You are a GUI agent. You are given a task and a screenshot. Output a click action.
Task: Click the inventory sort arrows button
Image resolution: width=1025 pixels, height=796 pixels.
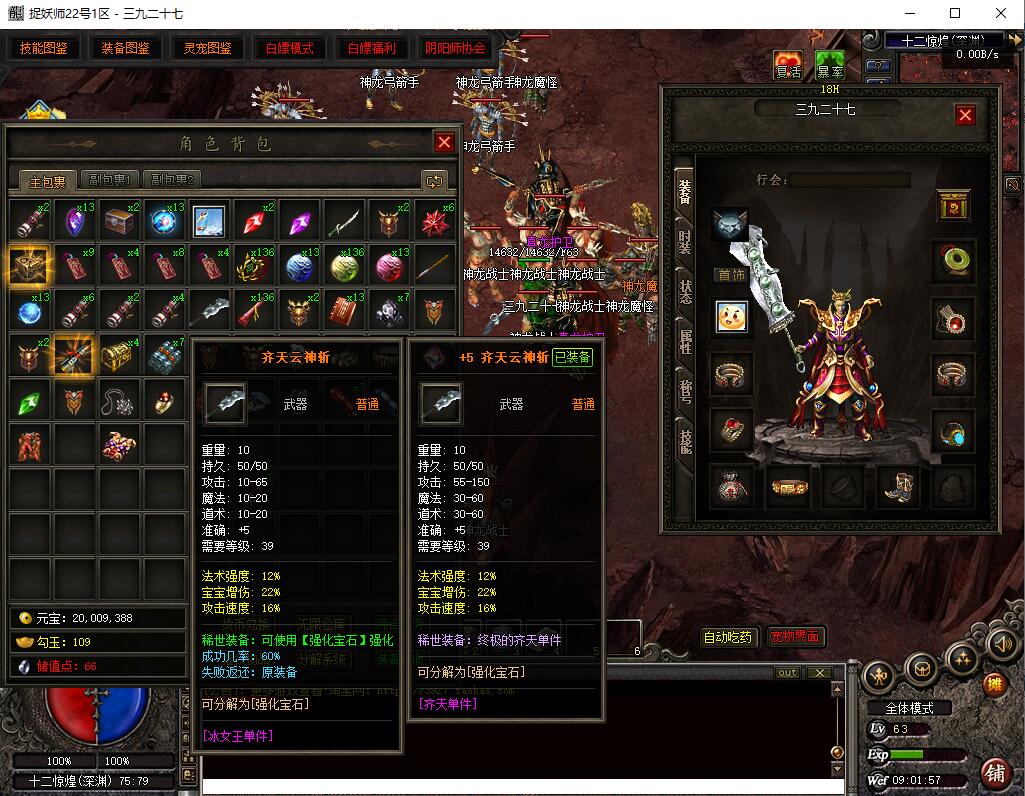[x=434, y=181]
